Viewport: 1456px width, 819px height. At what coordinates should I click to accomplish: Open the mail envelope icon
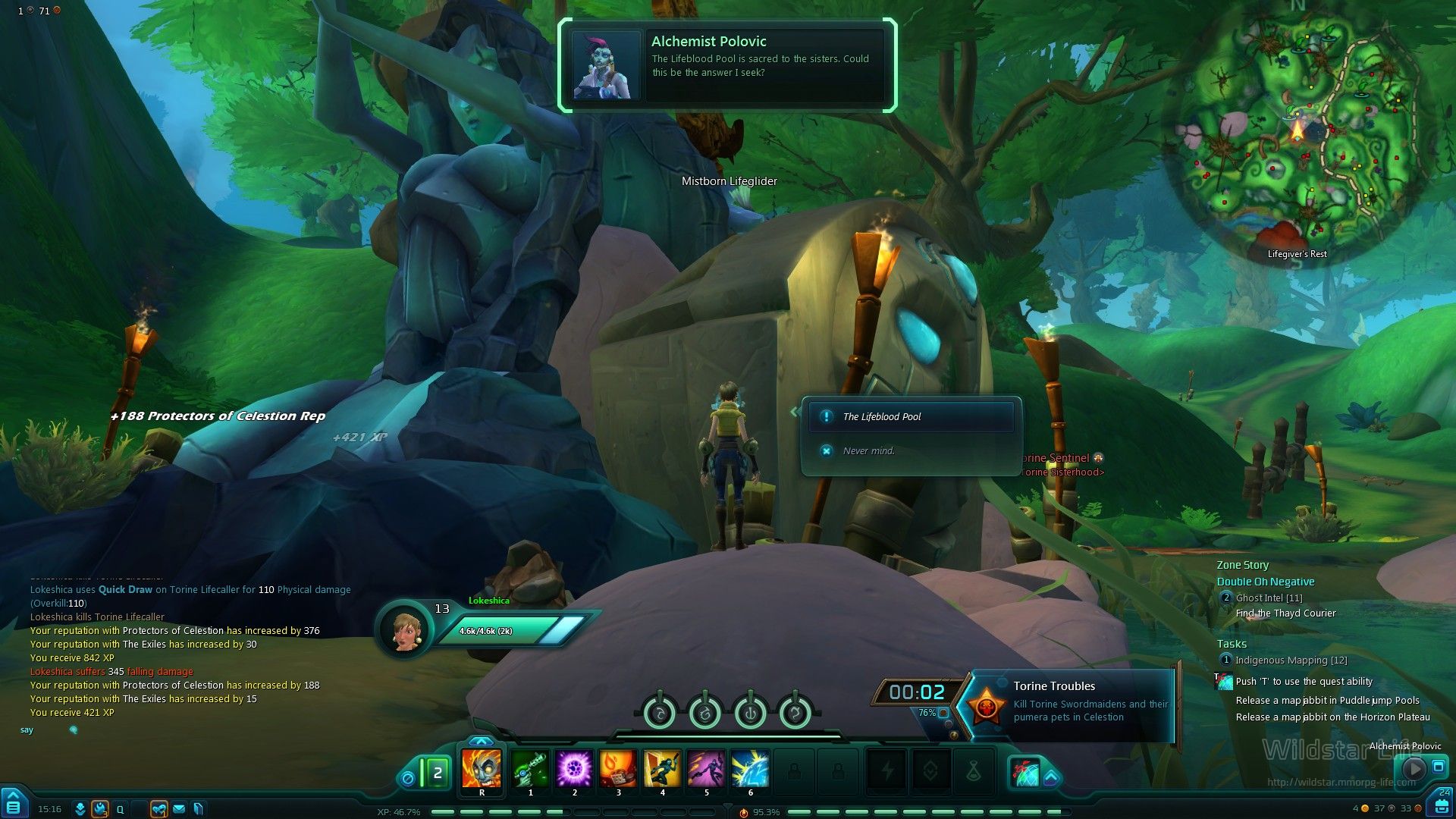(x=179, y=809)
